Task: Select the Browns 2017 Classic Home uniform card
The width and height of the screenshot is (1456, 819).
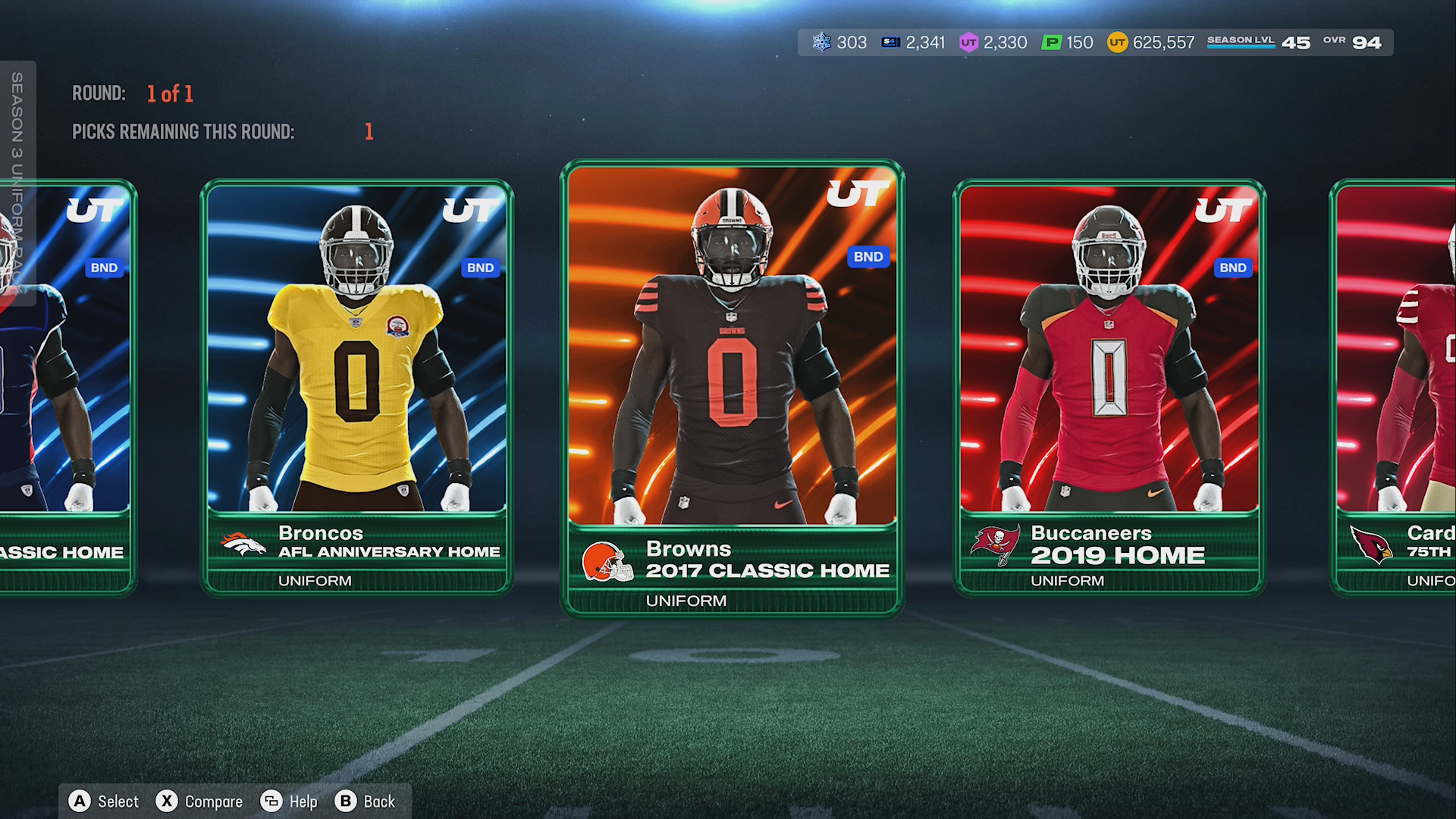Action: [732, 387]
